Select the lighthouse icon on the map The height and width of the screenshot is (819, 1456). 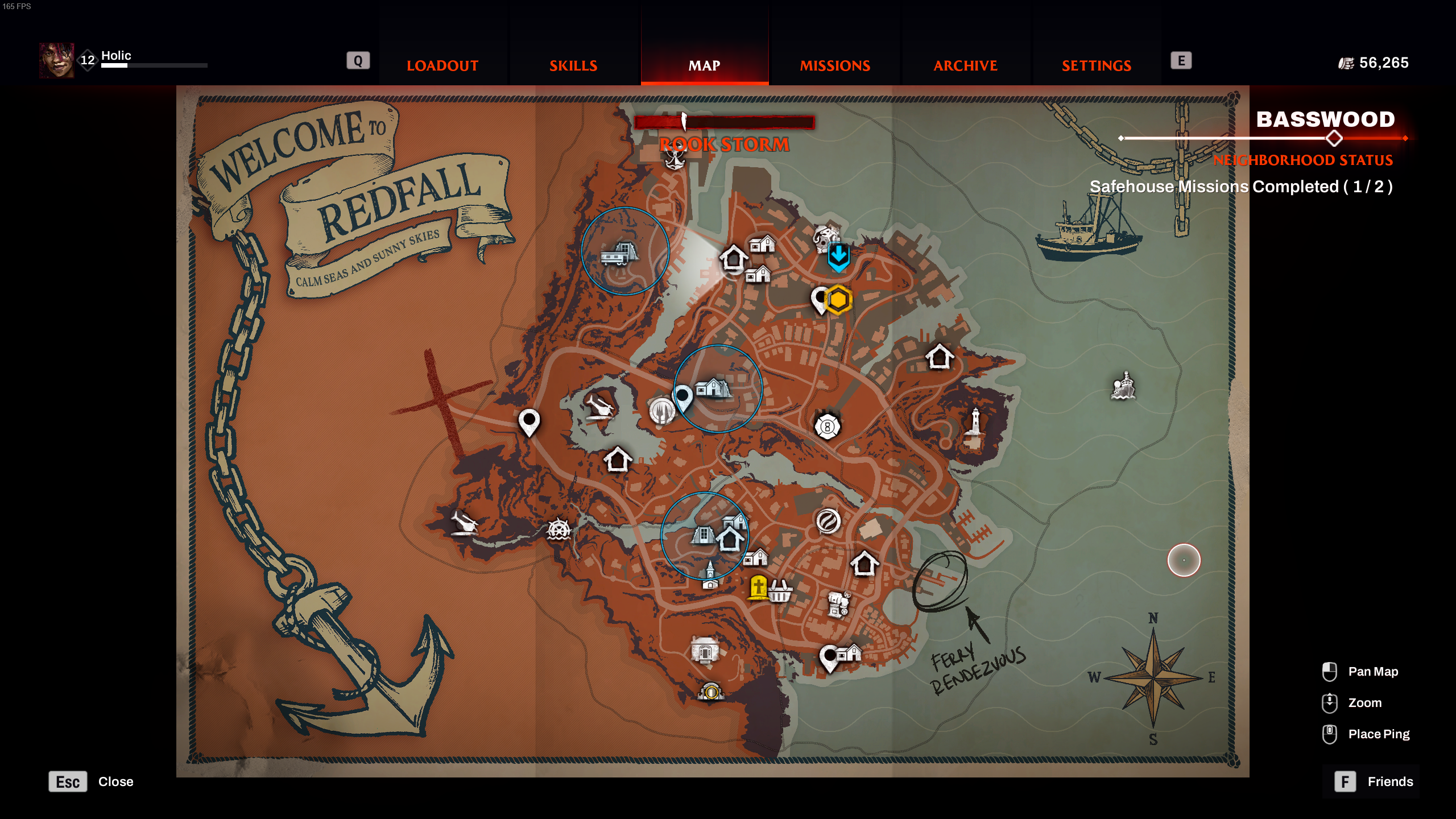[x=975, y=423]
